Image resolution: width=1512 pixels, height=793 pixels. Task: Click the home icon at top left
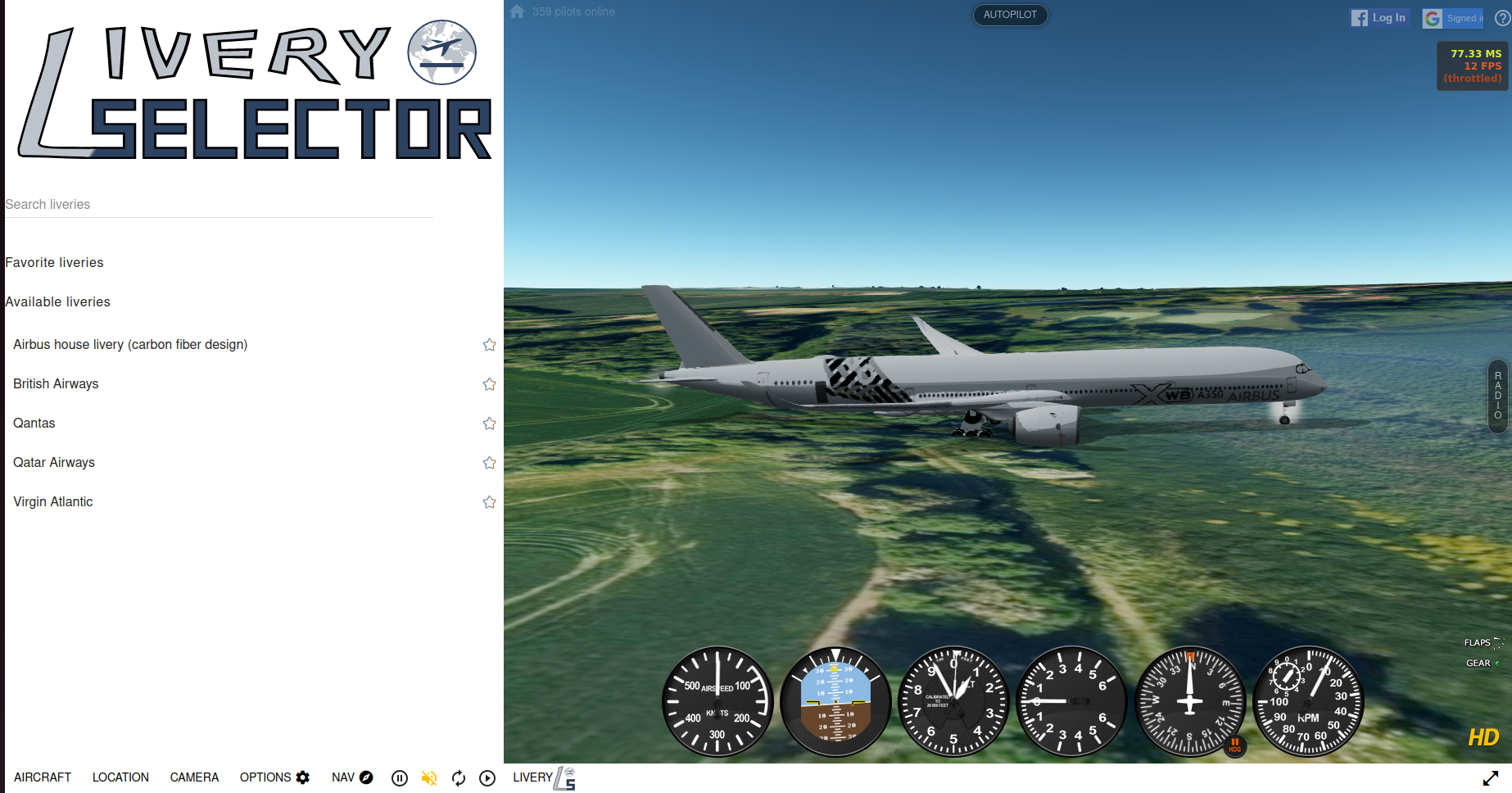[x=516, y=11]
